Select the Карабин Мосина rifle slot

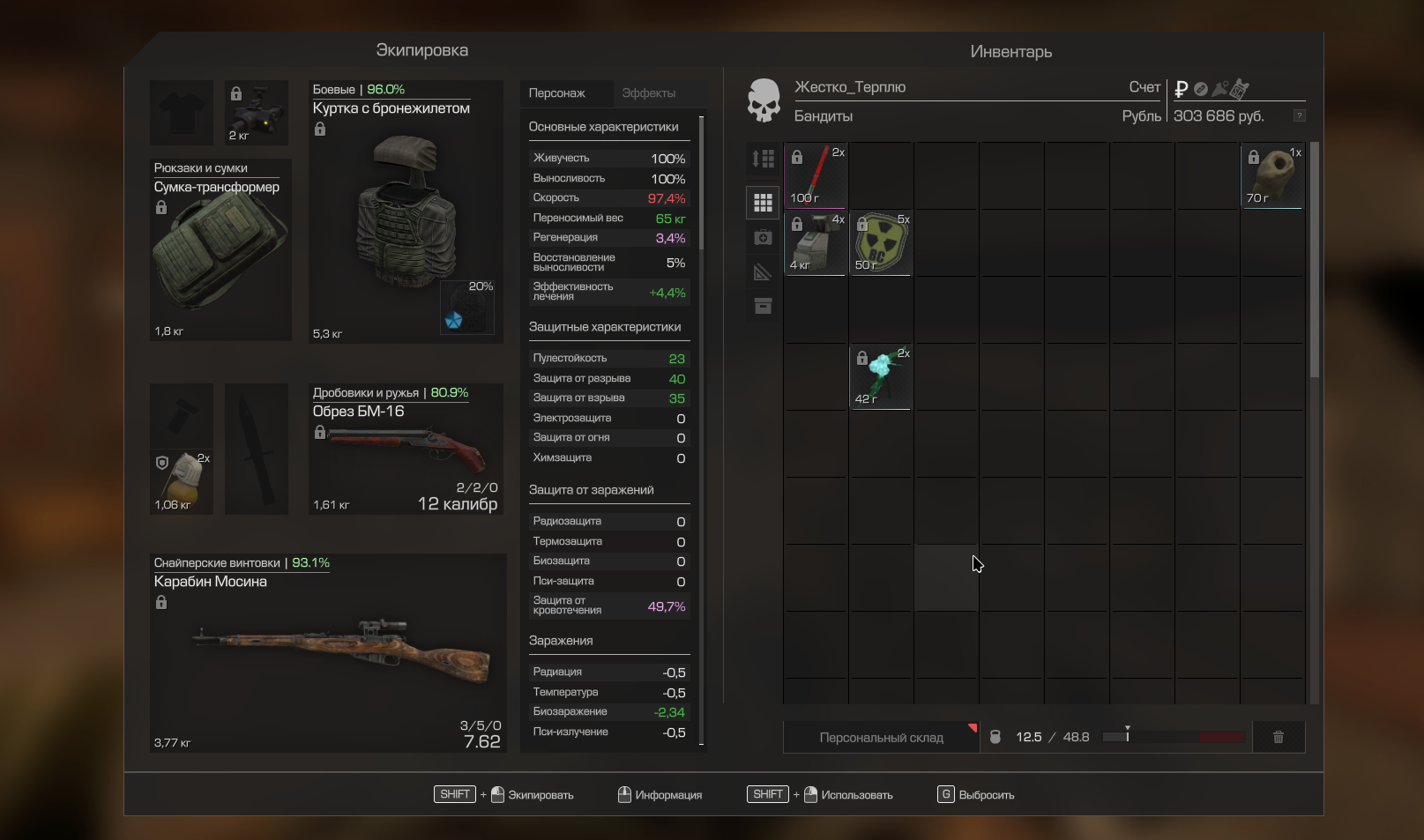tap(328, 652)
